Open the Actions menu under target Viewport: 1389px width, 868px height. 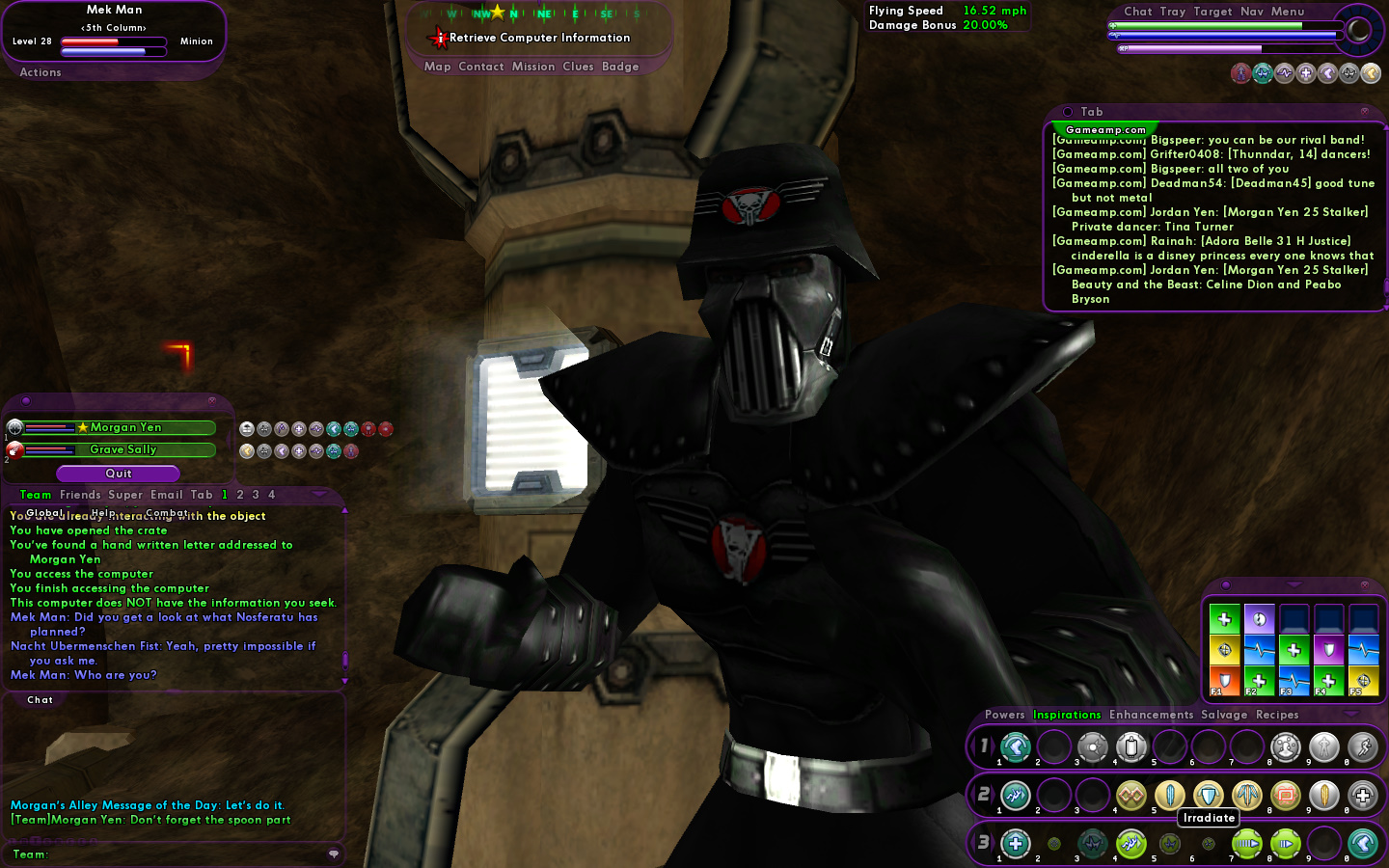[x=41, y=72]
